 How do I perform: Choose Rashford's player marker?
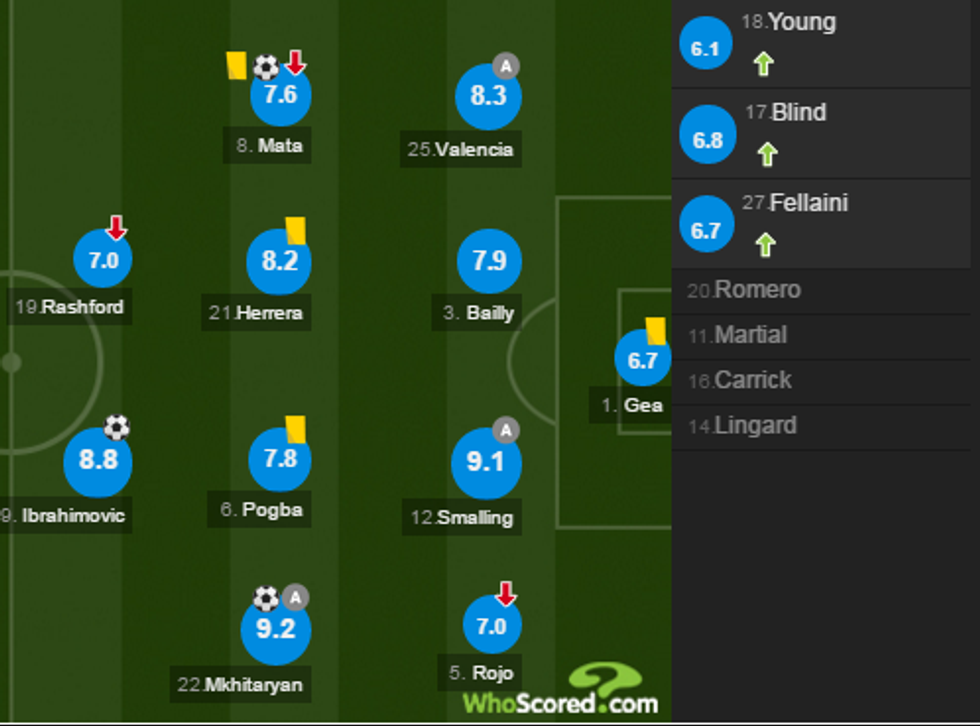[103, 262]
